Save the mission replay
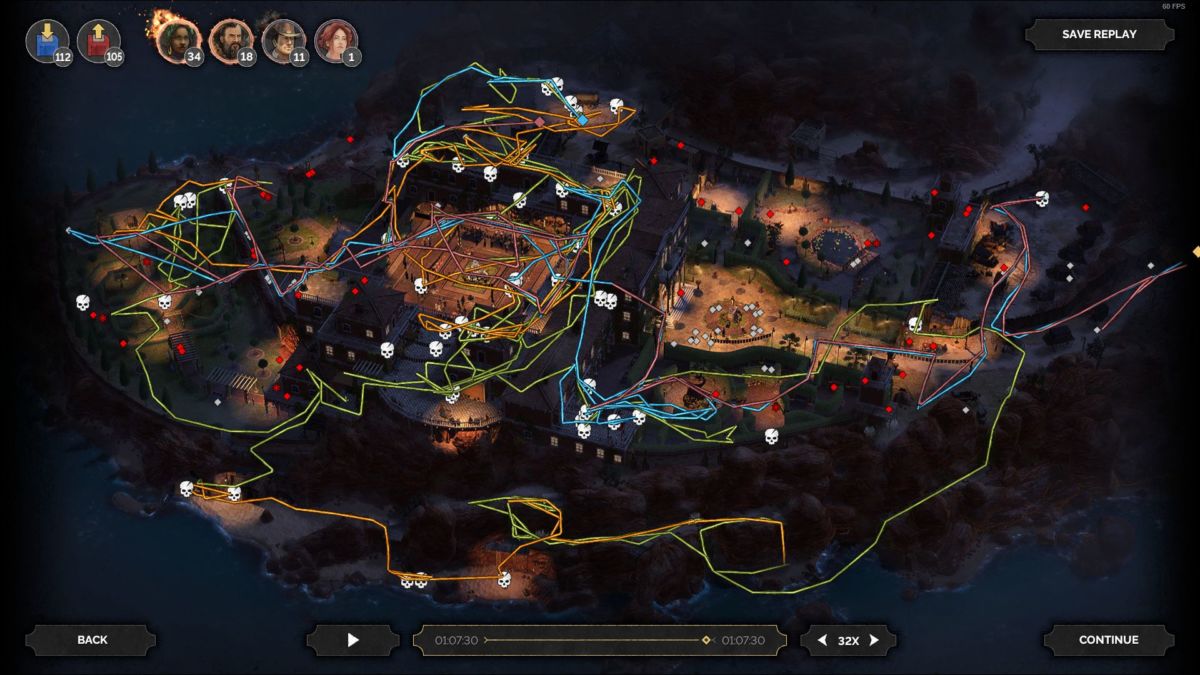Viewport: 1200px width, 675px height. tap(1099, 34)
